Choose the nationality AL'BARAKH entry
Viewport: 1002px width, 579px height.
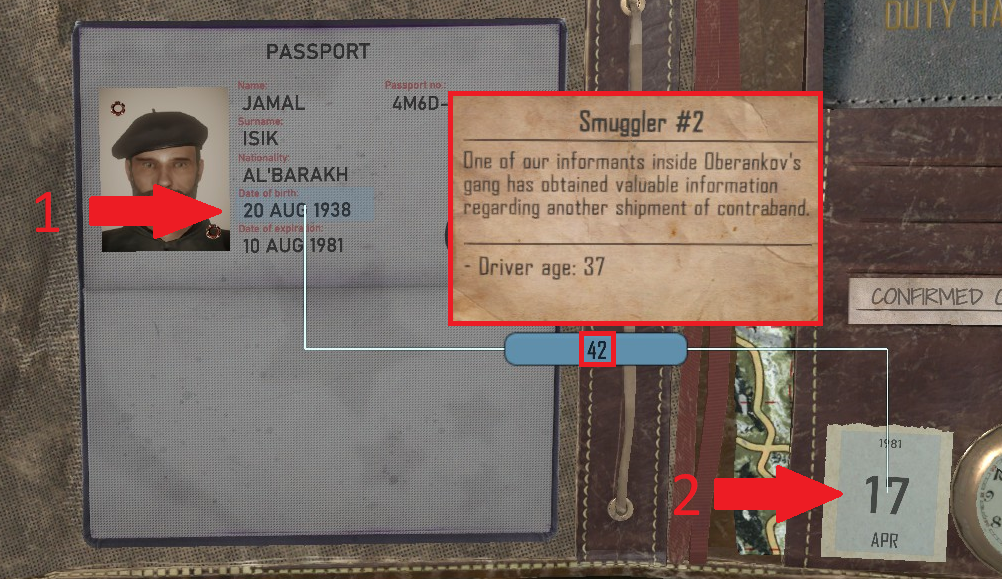(295, 174)
